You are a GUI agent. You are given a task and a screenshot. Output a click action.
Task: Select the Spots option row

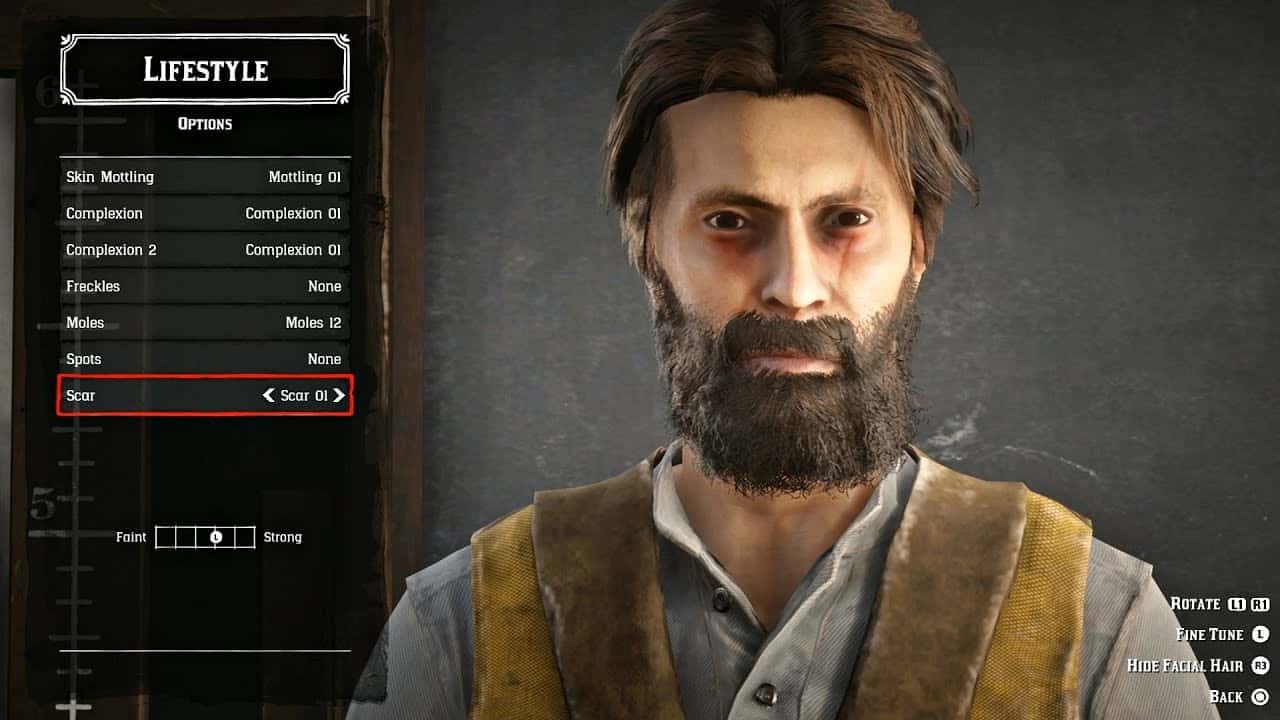pyautogui.click(x=204, y=359)
